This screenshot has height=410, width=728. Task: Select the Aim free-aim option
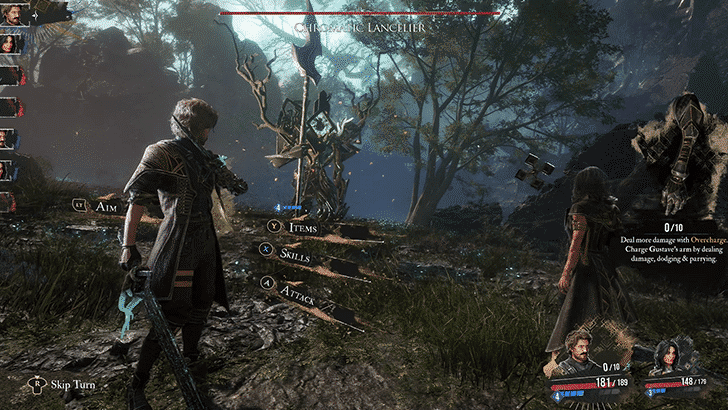click(x=105, y=206)
